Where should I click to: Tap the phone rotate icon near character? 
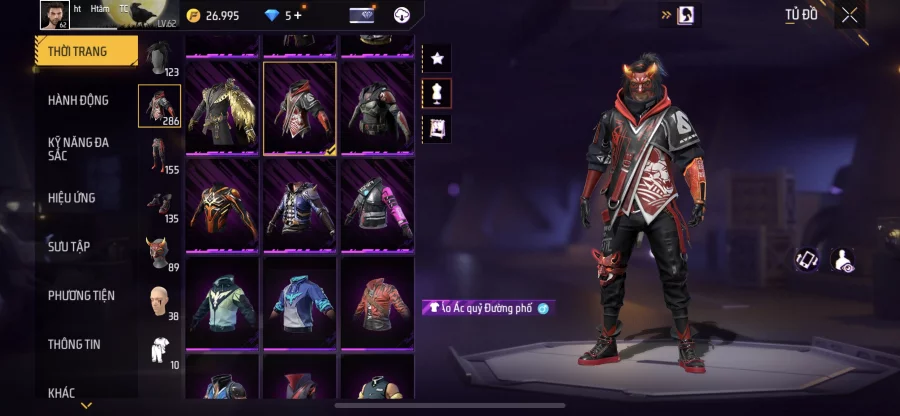tap(807, 260)
